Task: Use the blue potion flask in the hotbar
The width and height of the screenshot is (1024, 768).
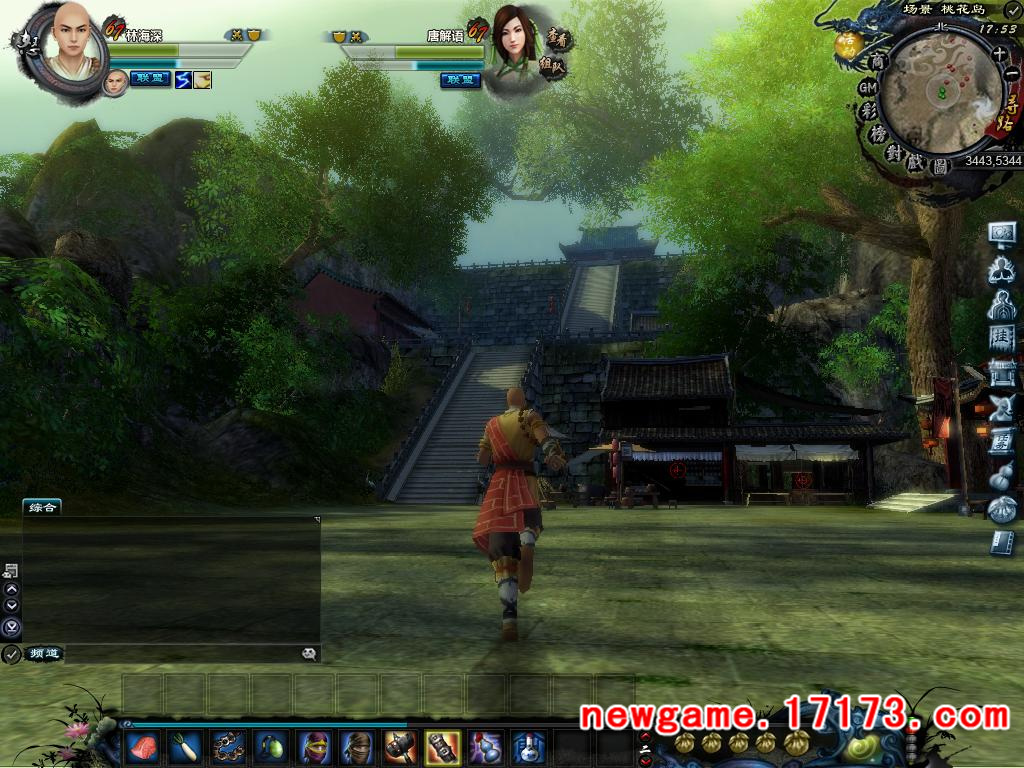Action: tap(528, 747)
